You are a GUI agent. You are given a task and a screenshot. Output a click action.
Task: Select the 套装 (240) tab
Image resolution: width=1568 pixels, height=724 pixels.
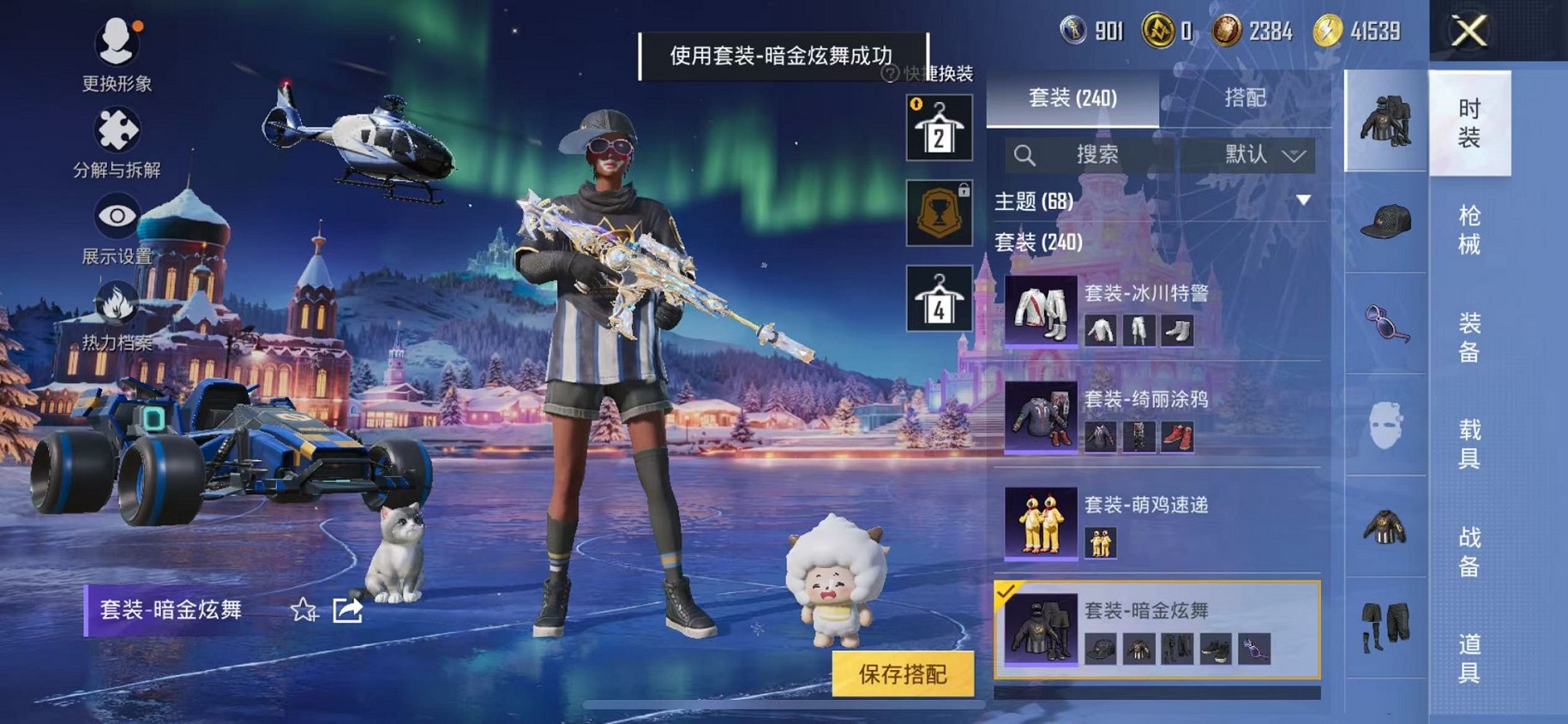pos(1072,98)
